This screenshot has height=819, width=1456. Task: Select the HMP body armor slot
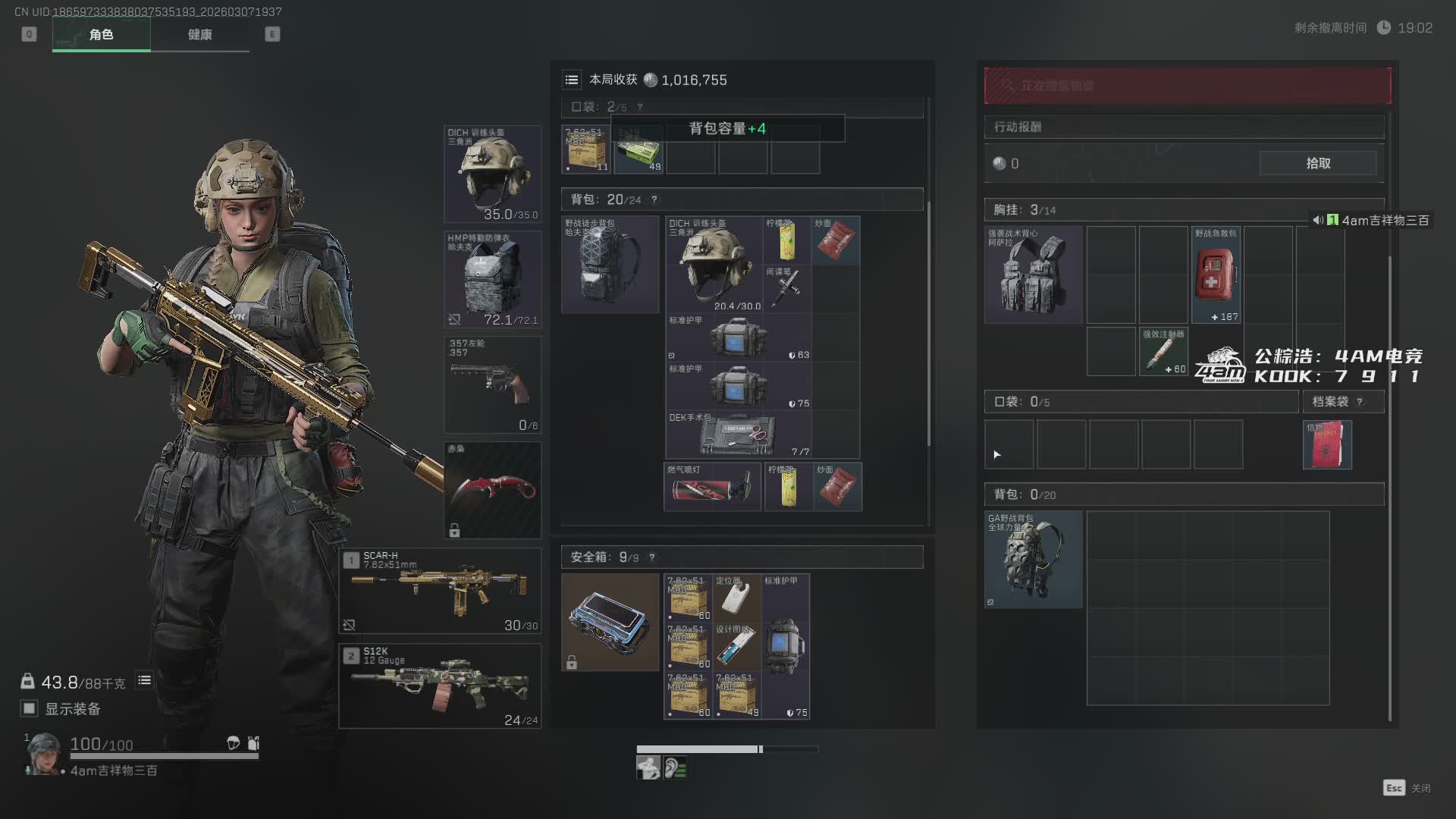point(492,279)
